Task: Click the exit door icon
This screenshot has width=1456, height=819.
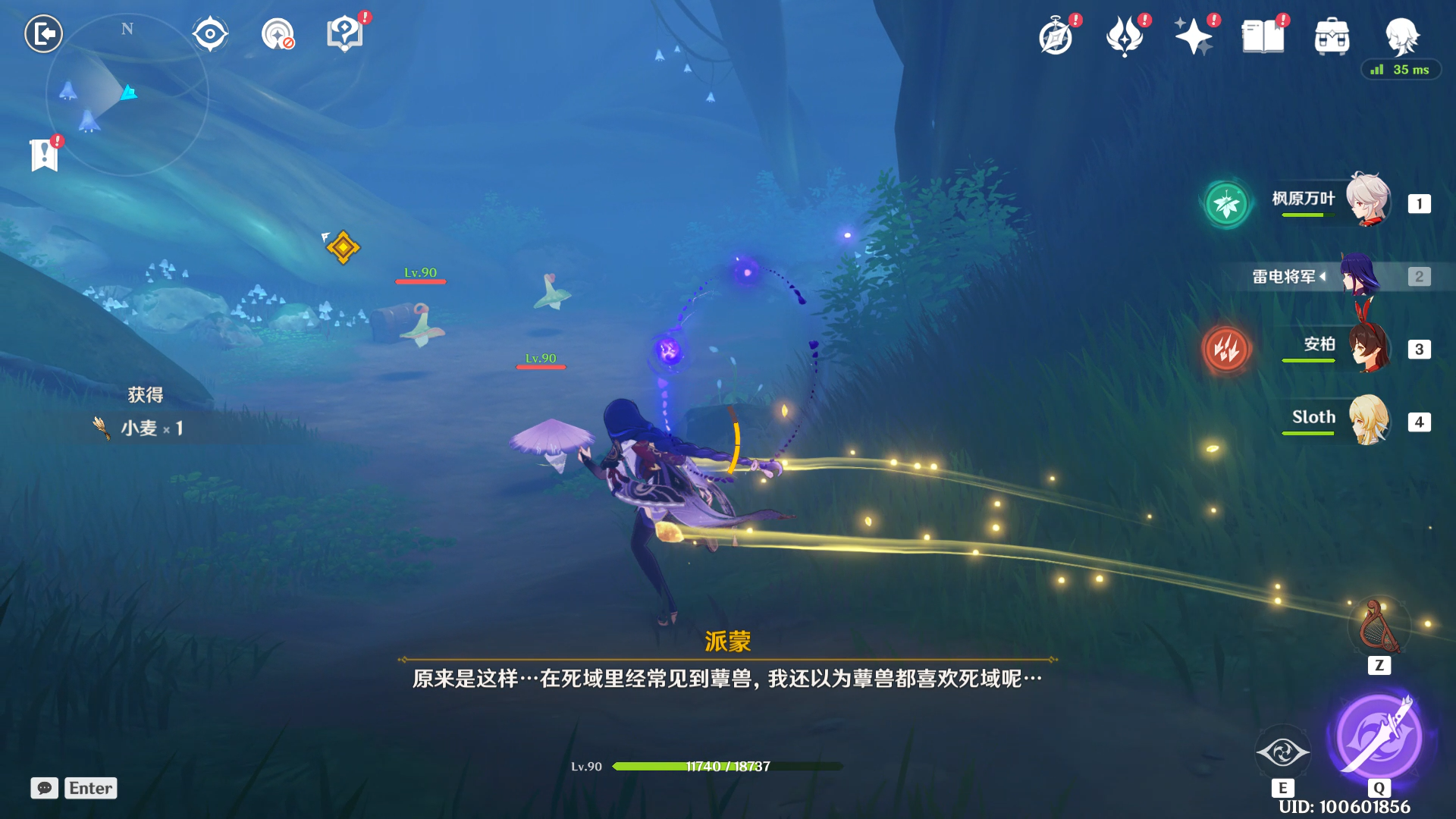Action: pyautogui.click(x=43, y=34)
